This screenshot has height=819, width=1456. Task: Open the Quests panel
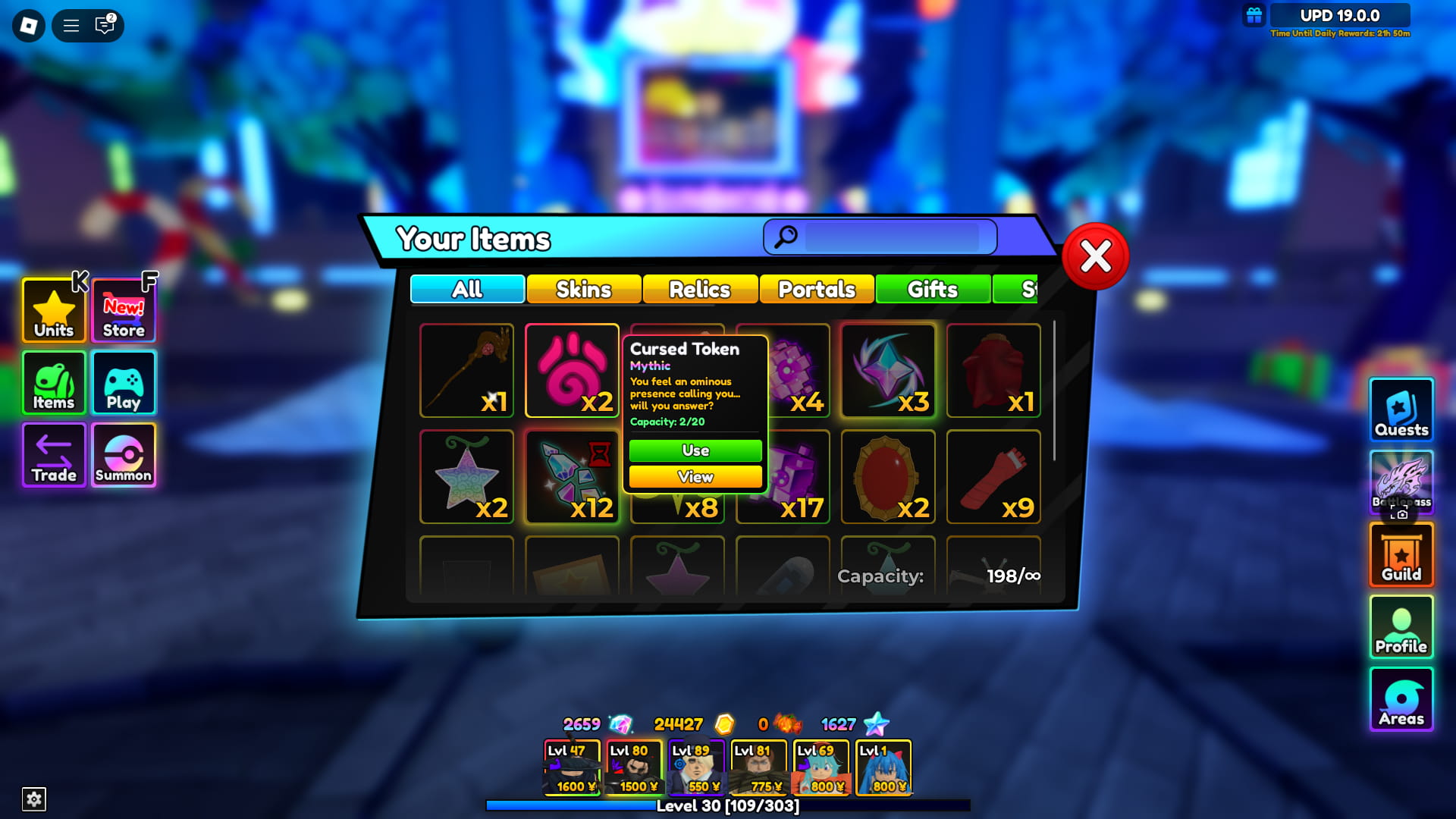click(1401, 409)
